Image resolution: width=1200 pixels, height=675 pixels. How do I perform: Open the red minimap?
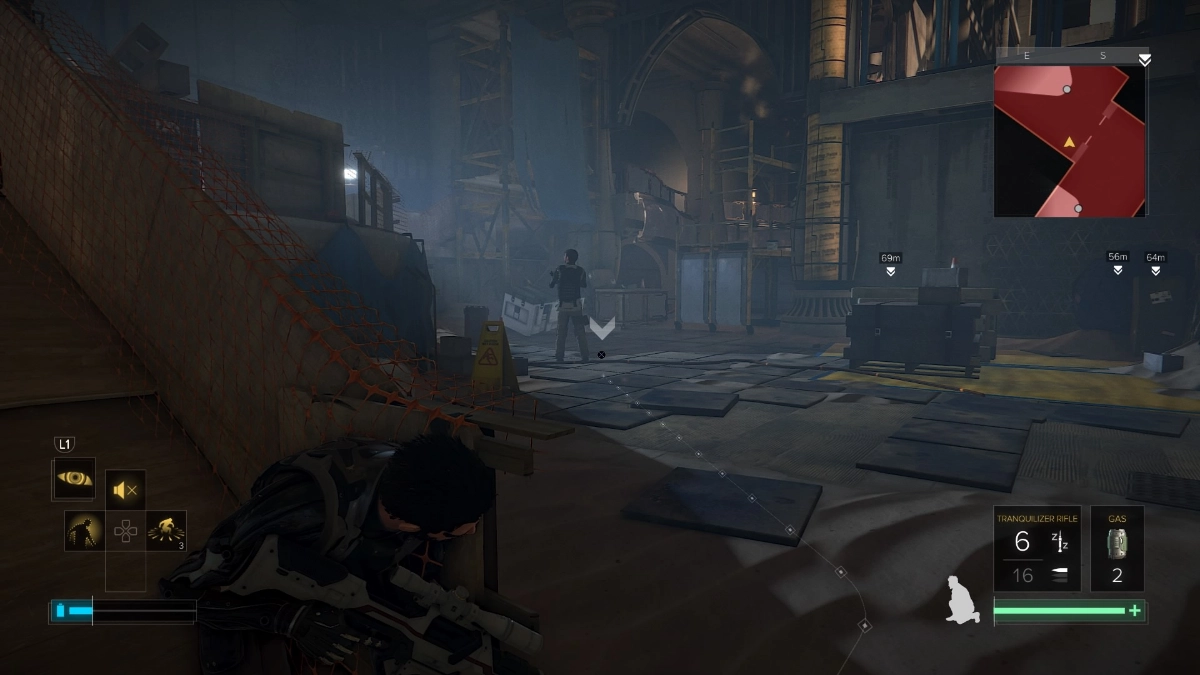pyautogui.click(x=1069, y=140)
